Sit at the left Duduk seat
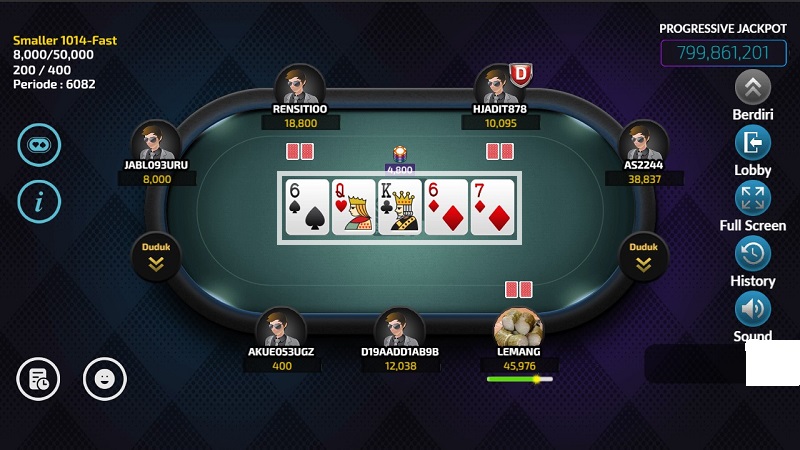The width and height of the screenshot is (800, 450). 156,256
